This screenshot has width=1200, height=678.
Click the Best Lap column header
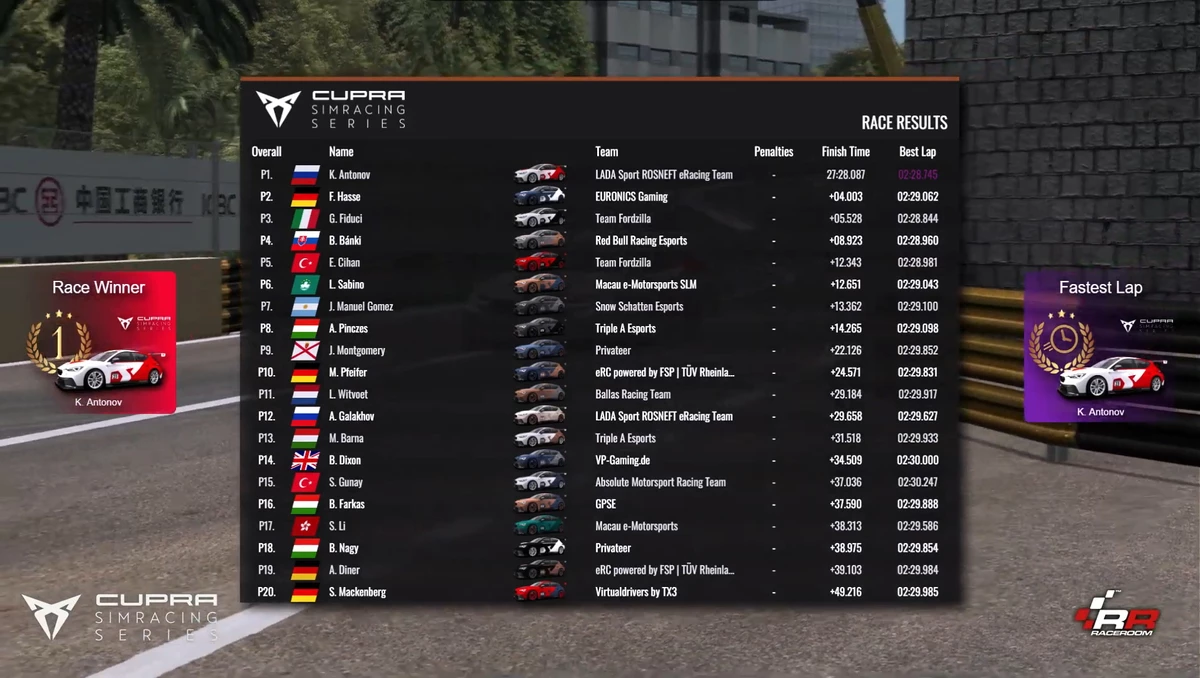tap(917, 152)
